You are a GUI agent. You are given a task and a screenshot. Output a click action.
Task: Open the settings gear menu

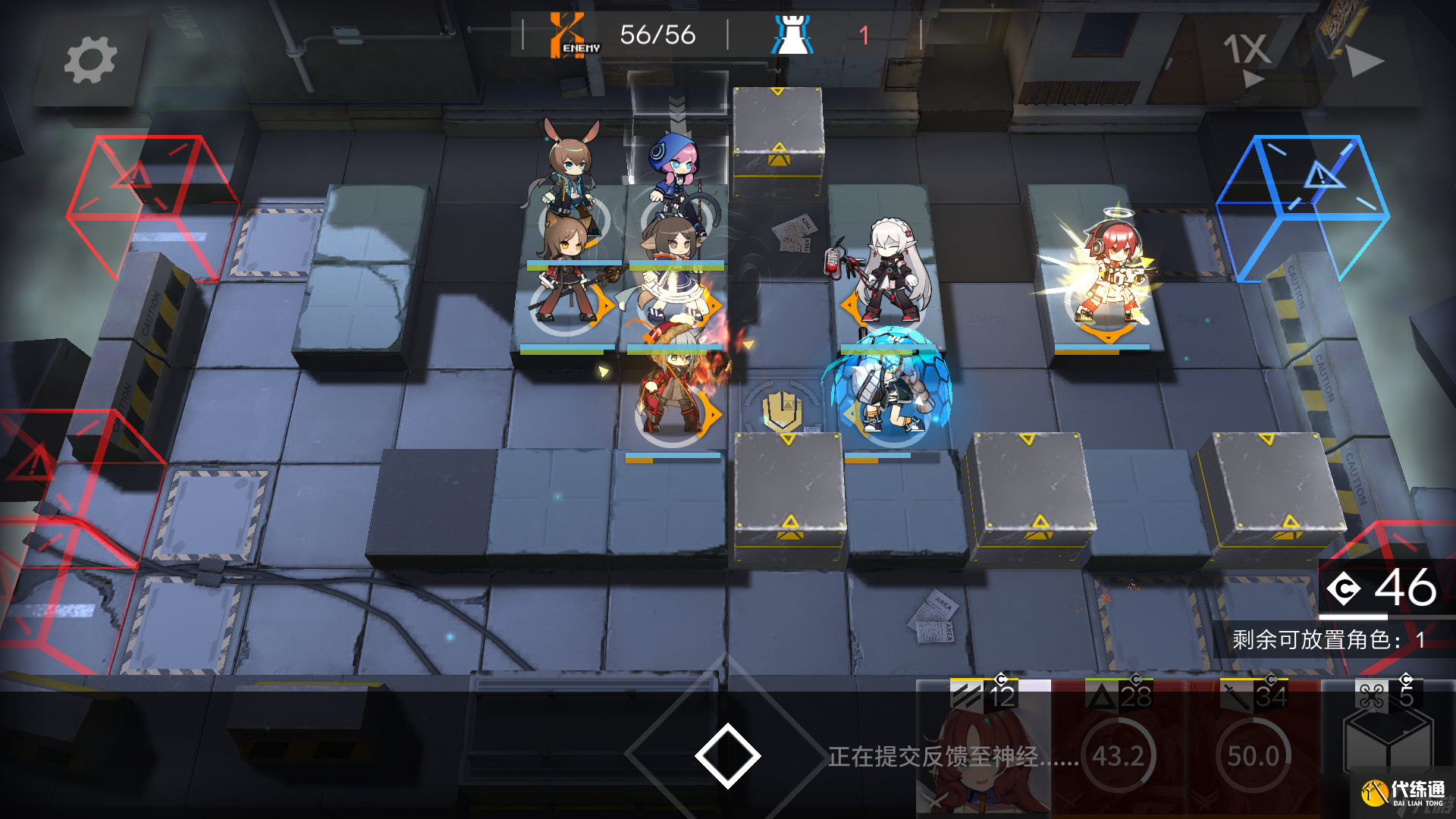pos(91,59)
